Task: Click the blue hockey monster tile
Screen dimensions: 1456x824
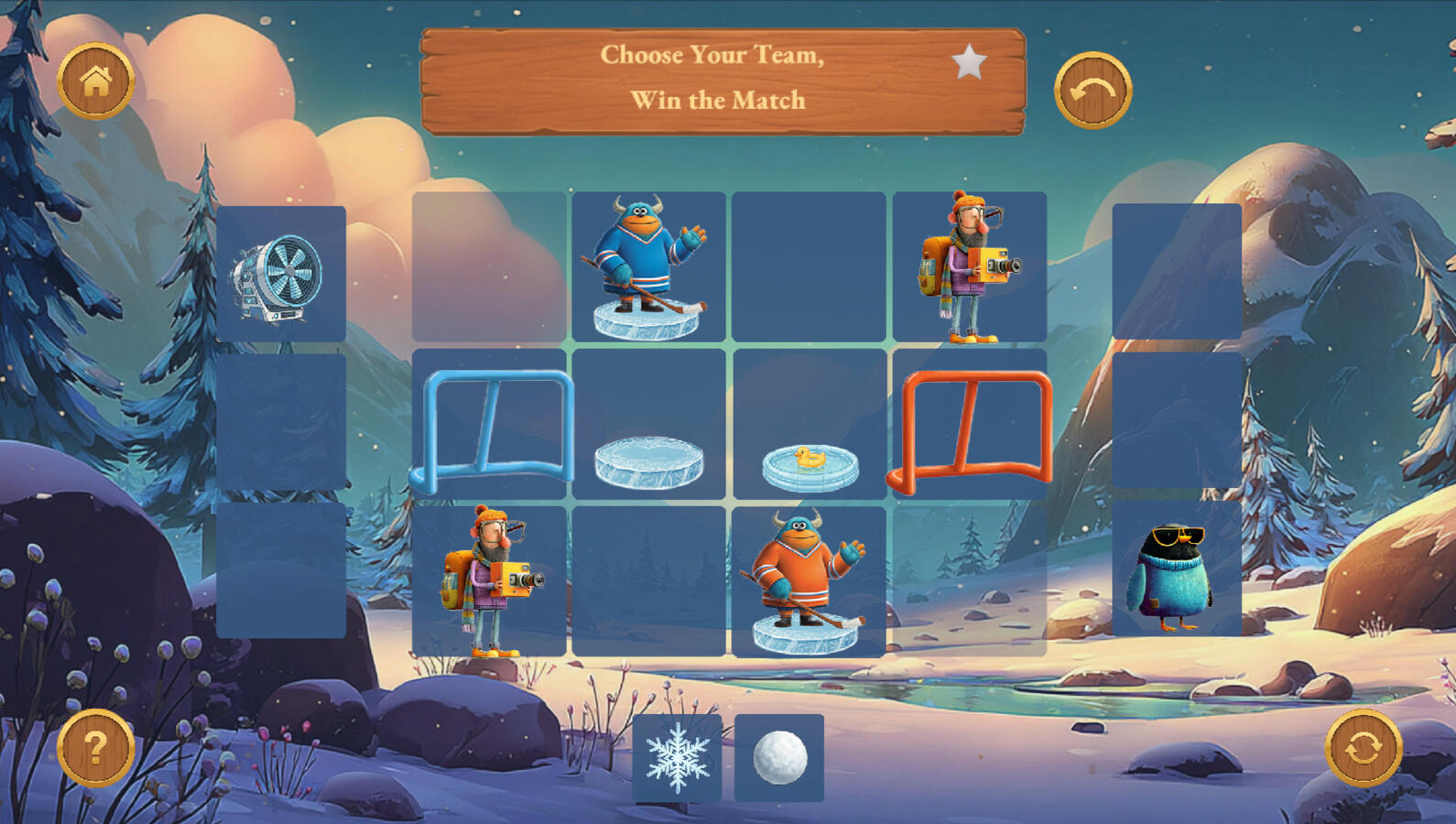Action: [x=648, y=266]
